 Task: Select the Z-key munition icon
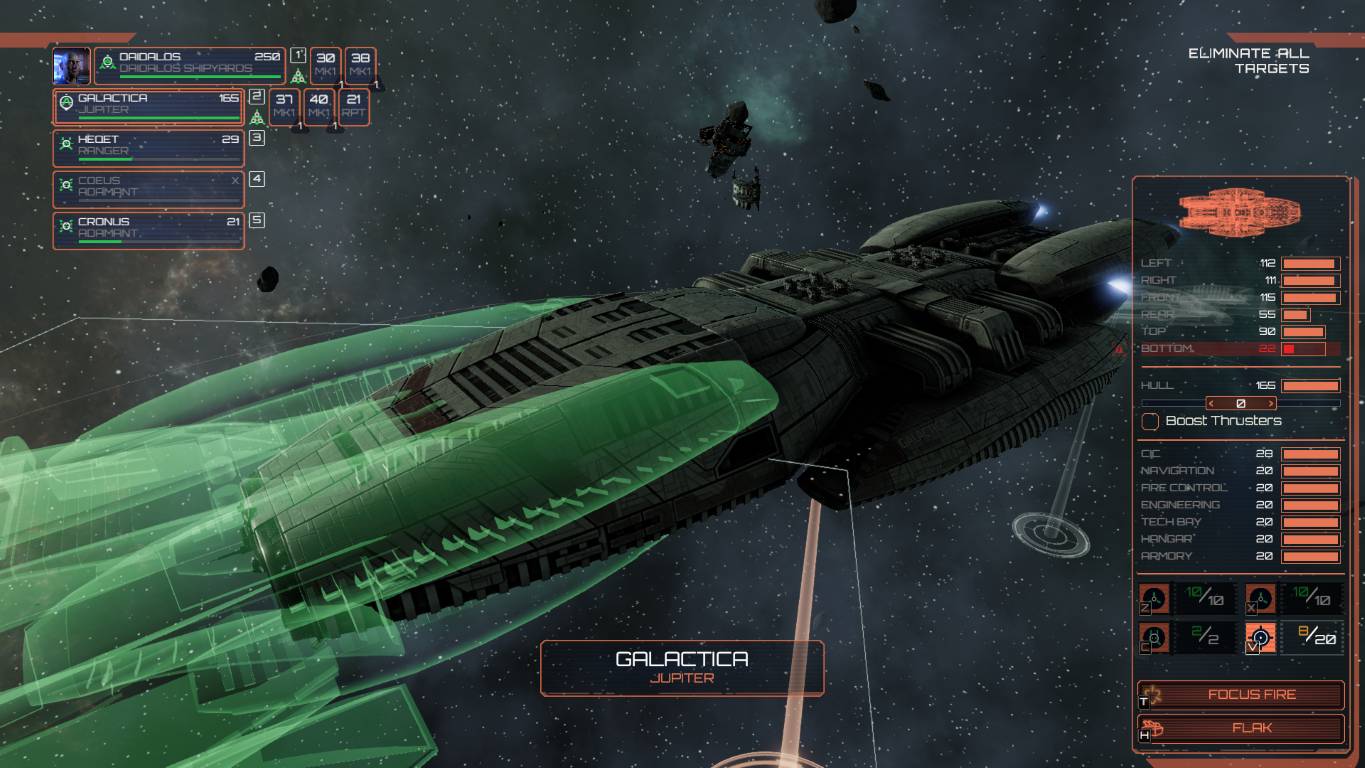coord(1155,598)
